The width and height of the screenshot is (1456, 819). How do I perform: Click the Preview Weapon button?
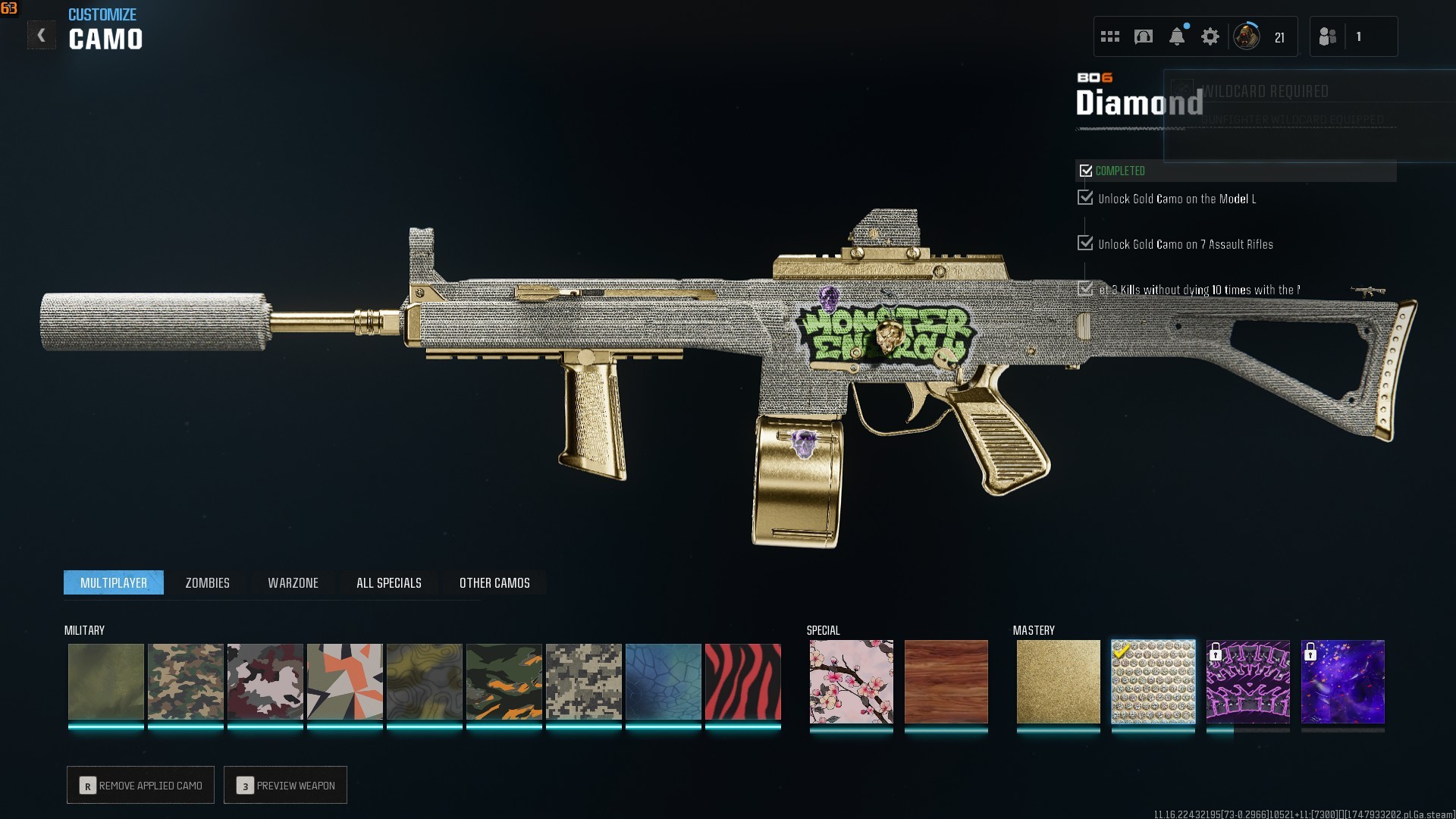point(285,785)
